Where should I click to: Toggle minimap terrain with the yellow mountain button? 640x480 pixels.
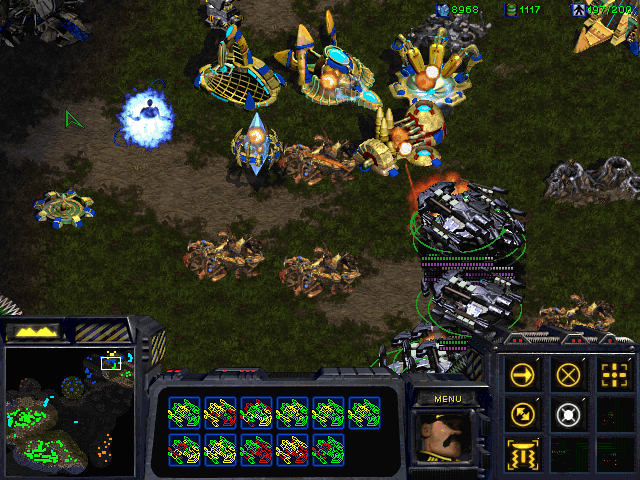point(32,330)
